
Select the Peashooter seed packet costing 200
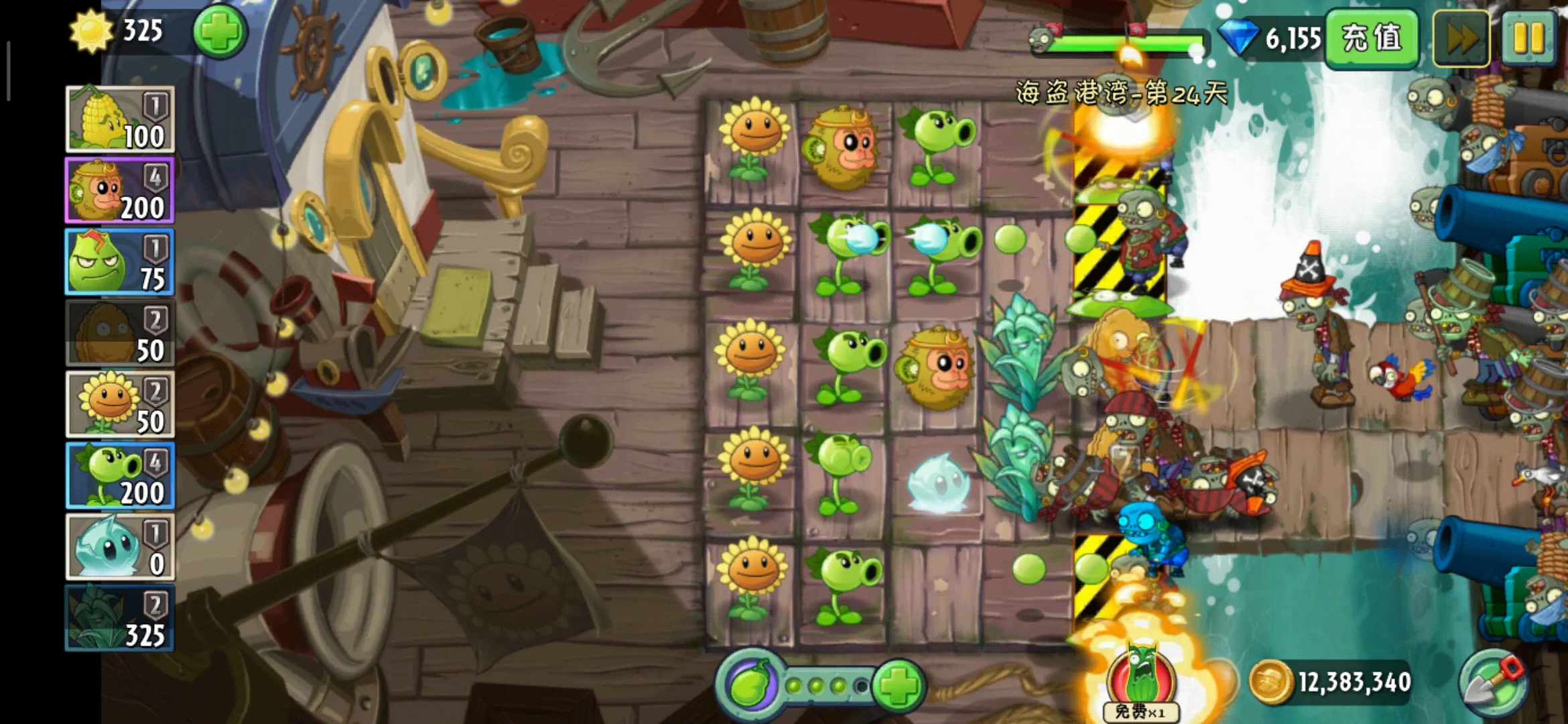click(x=120, y=475)
